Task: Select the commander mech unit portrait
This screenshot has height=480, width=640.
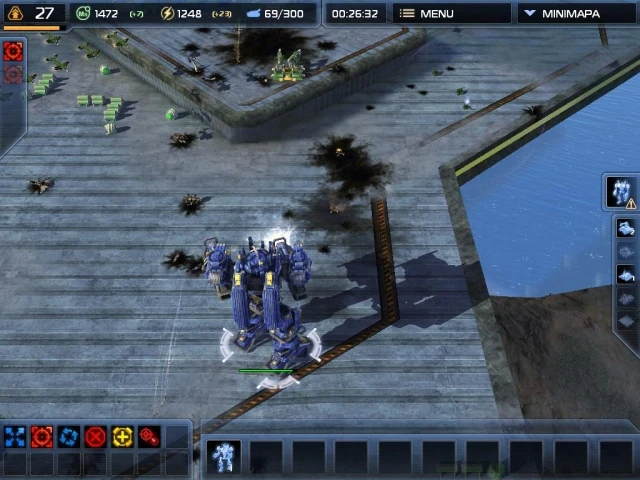Action: coord(224,456)
